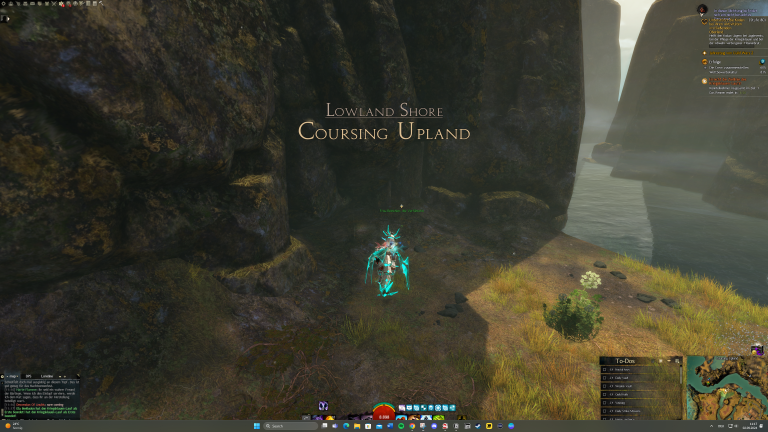The image size is (768, 432).
Task: Switch to the Main chat tab
Action: [13, 375]
